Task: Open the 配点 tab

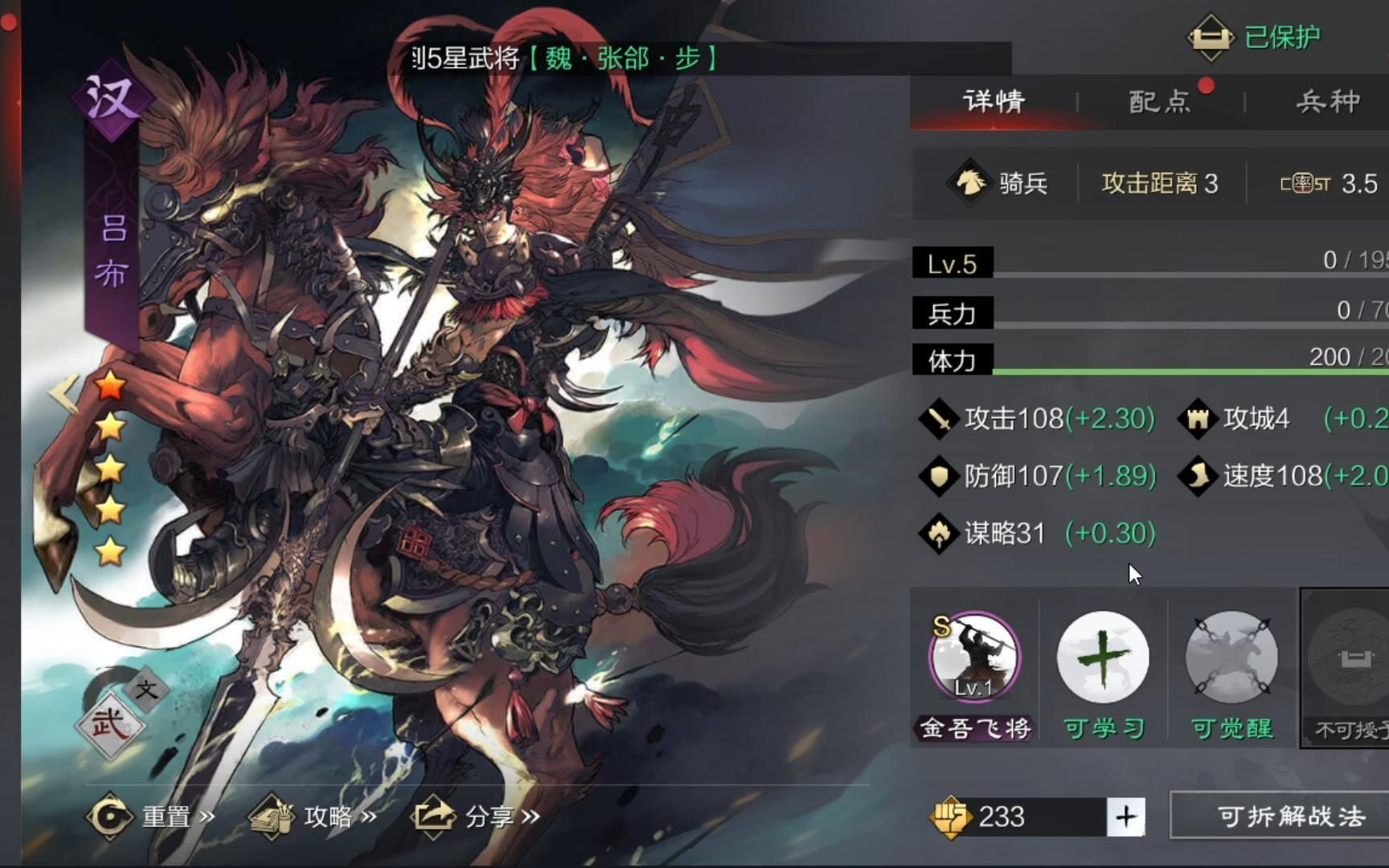Action: click(x=1160, y=101)
